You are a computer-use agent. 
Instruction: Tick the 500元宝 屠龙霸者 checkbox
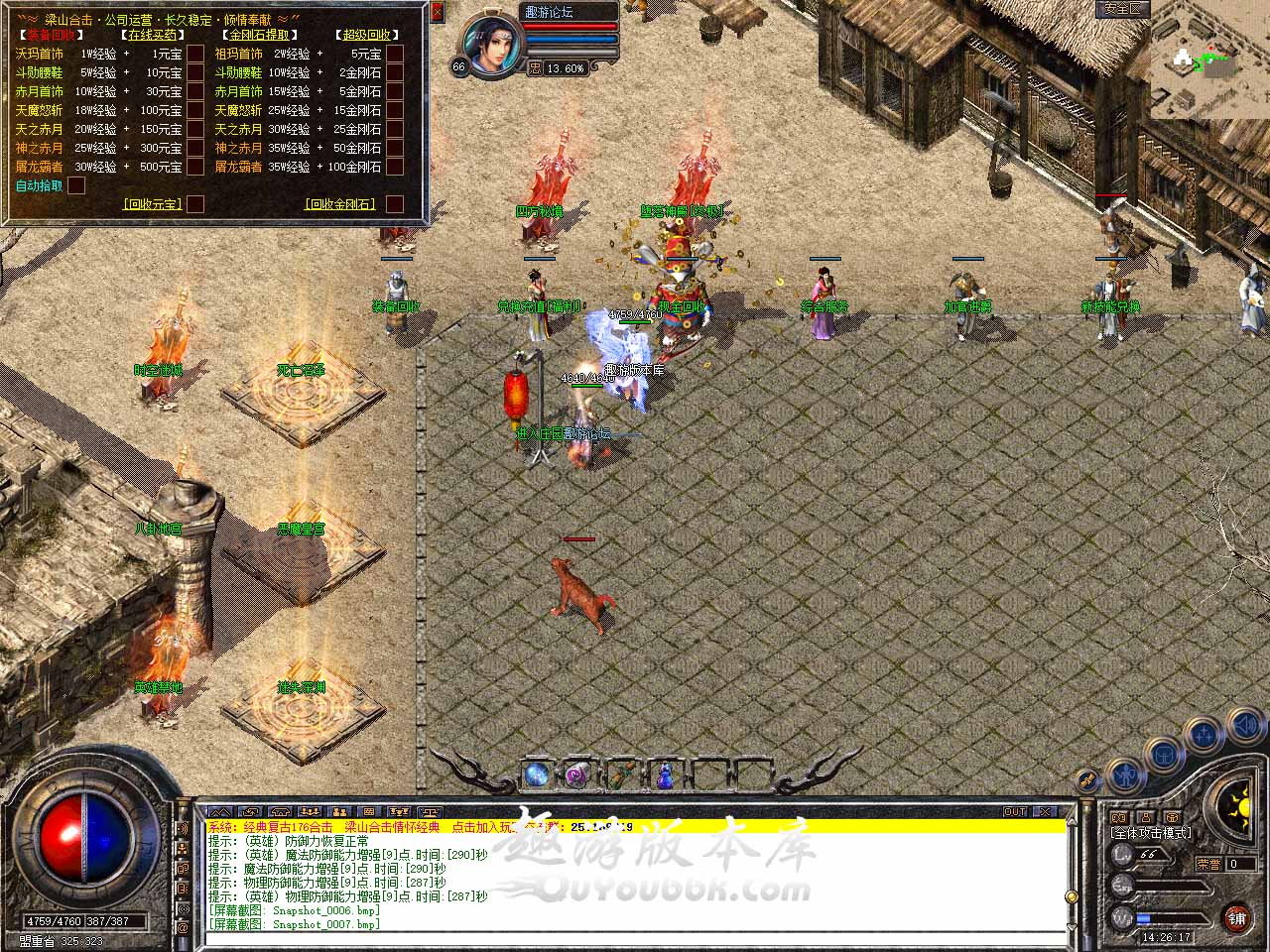[195, 167]
